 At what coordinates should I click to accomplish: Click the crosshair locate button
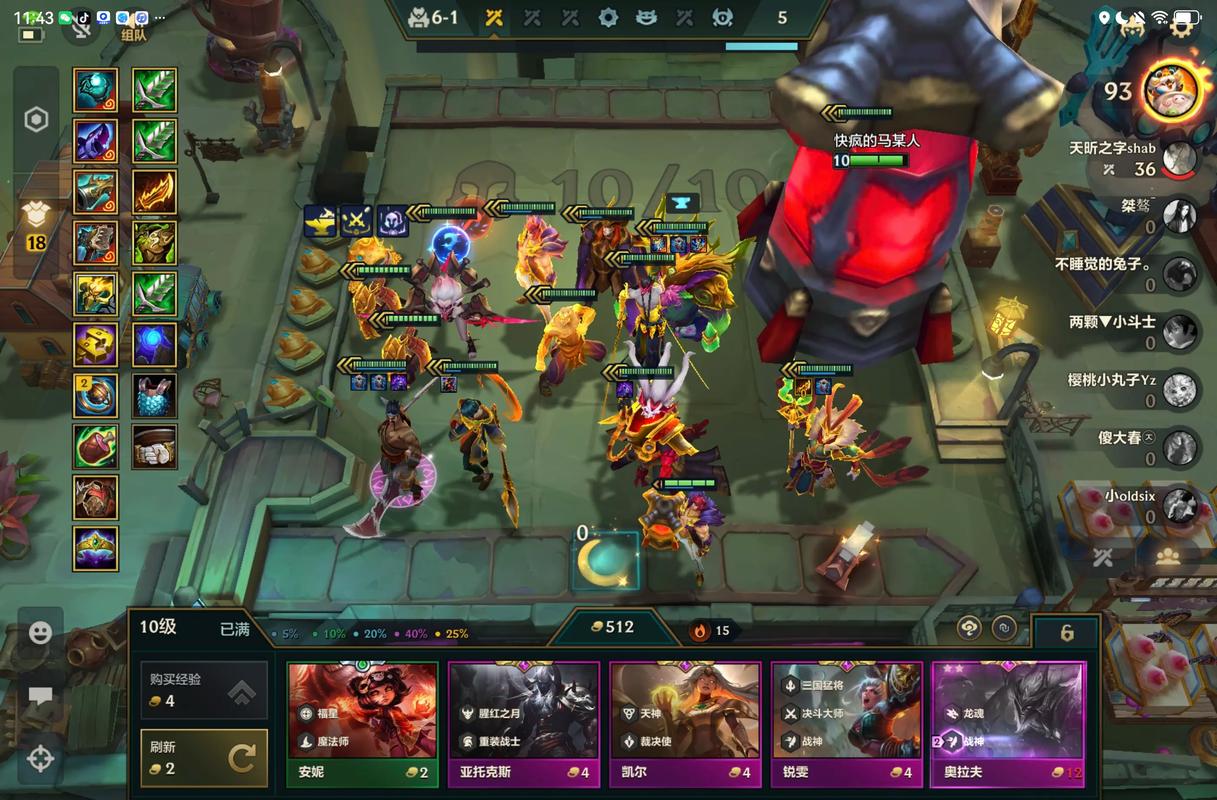[40, 759]
